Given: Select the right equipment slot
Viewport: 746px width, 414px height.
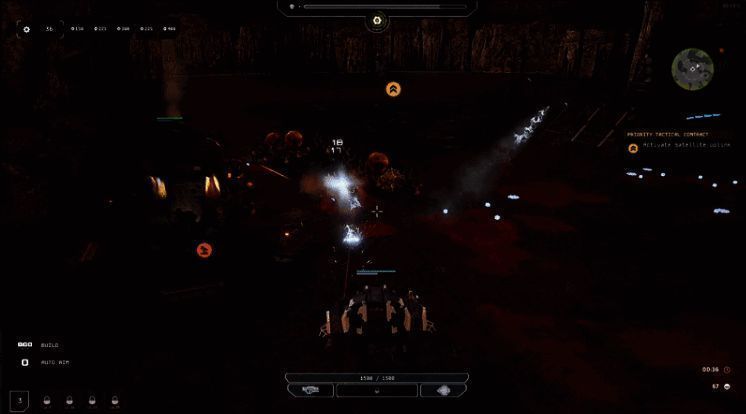Looking at the screenshot, I should coord(443,391).
